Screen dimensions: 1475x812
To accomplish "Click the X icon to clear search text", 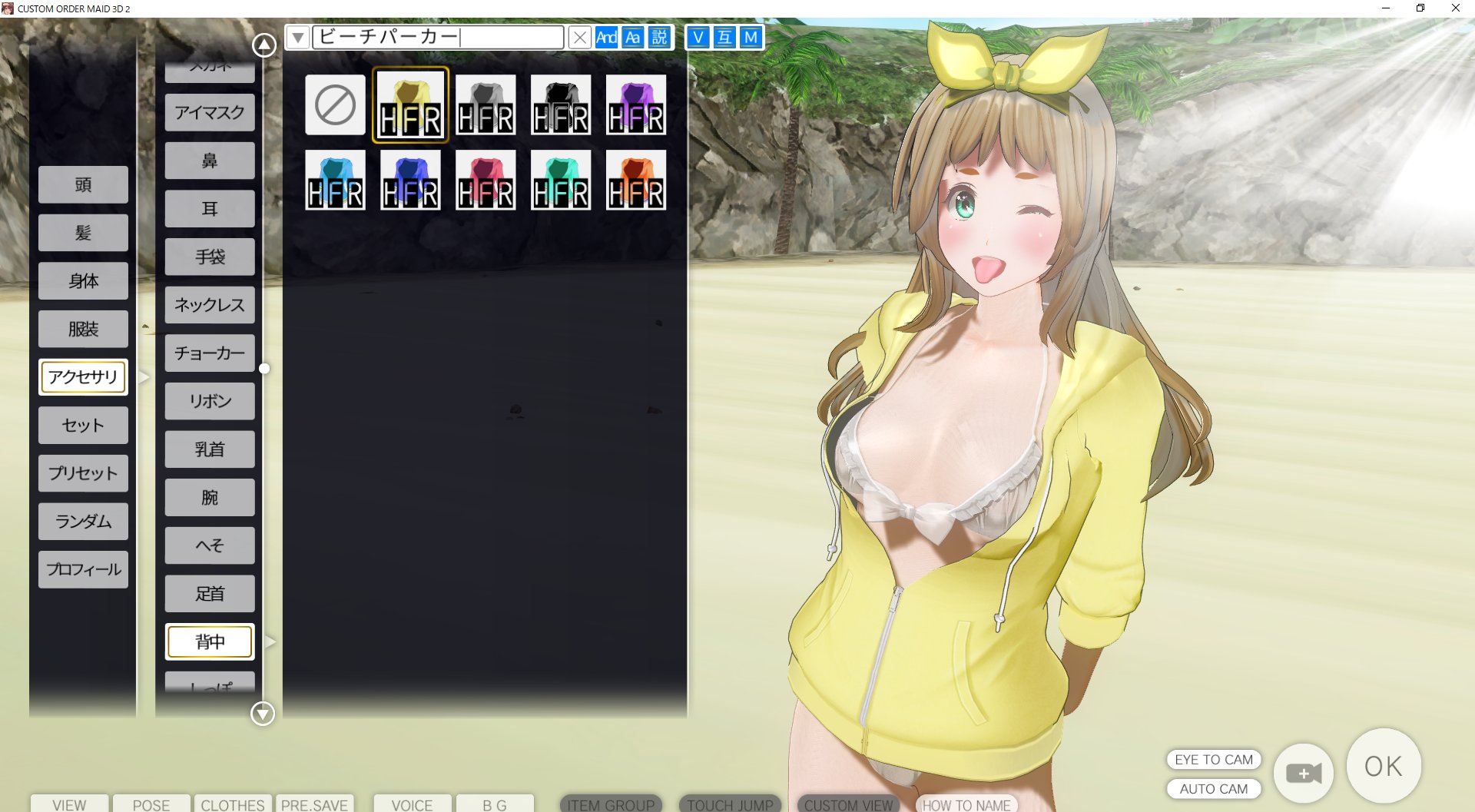I will point(580,37).
